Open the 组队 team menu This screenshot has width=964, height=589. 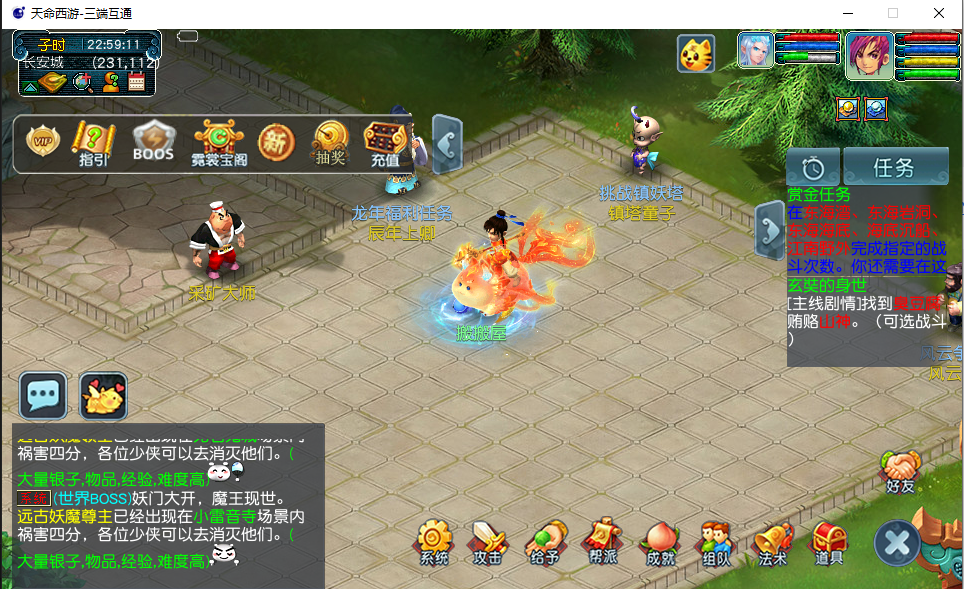coord(715,541)
